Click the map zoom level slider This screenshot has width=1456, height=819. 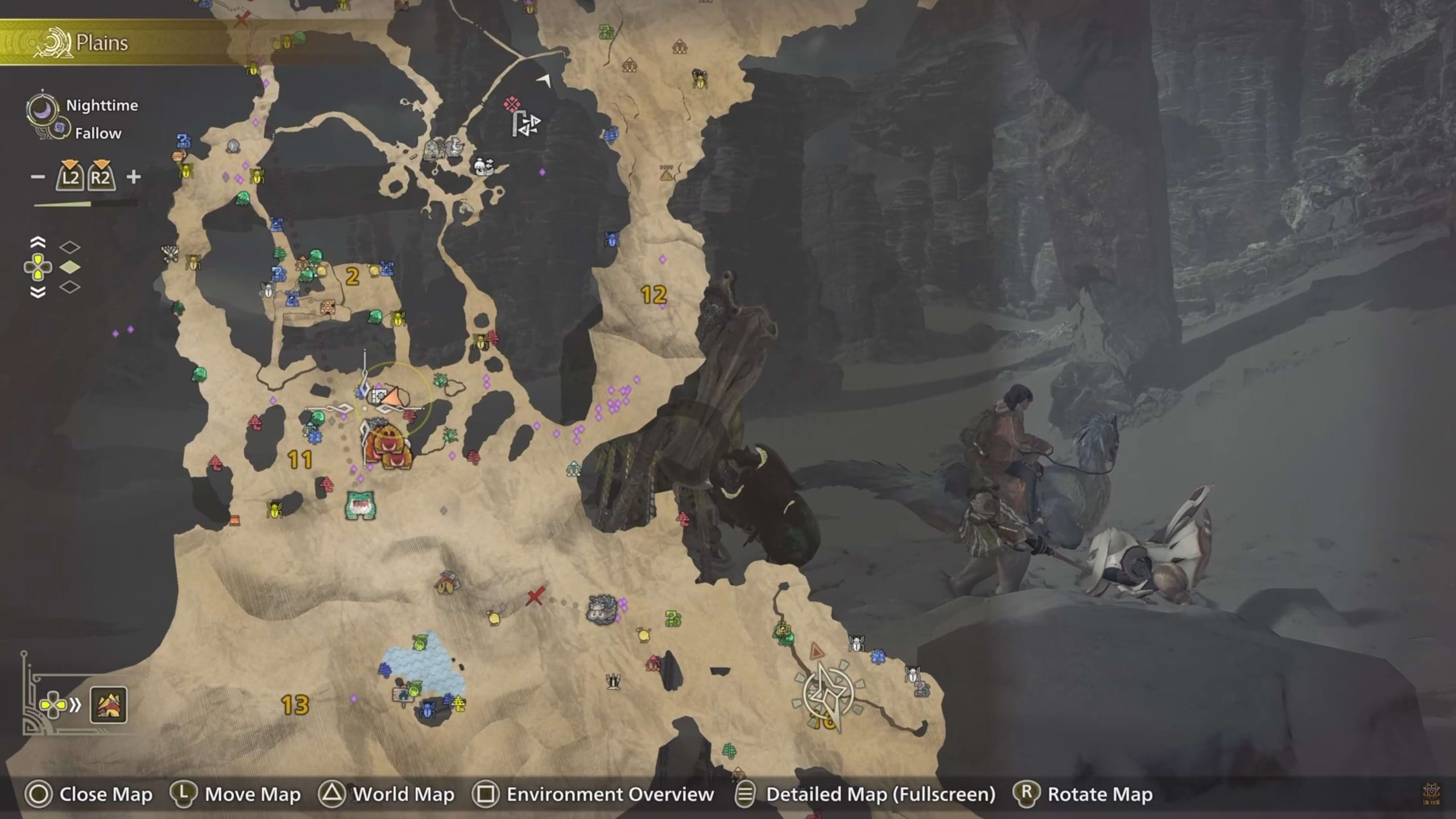[x=85, y=204]
